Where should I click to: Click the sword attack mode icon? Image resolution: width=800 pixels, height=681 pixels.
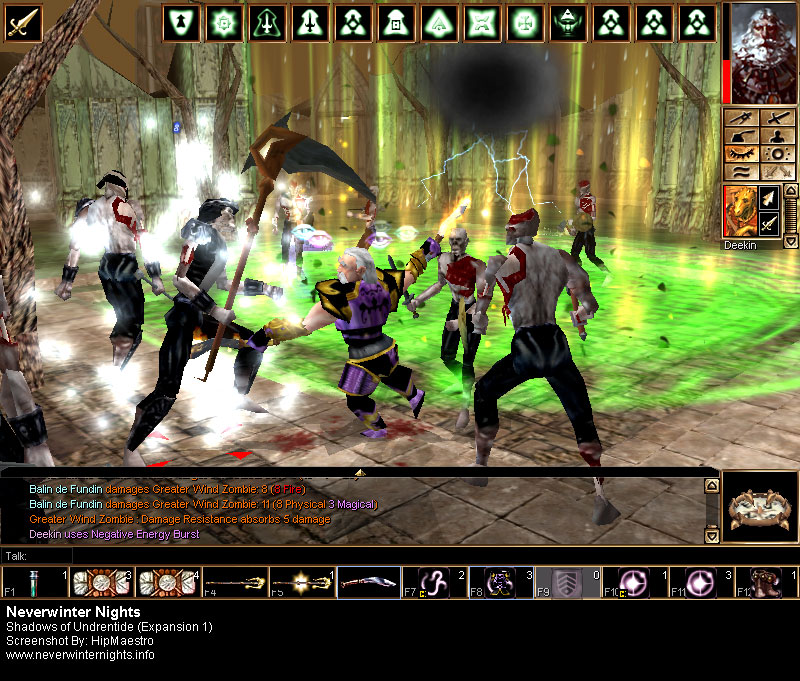[x=21, y=21]
